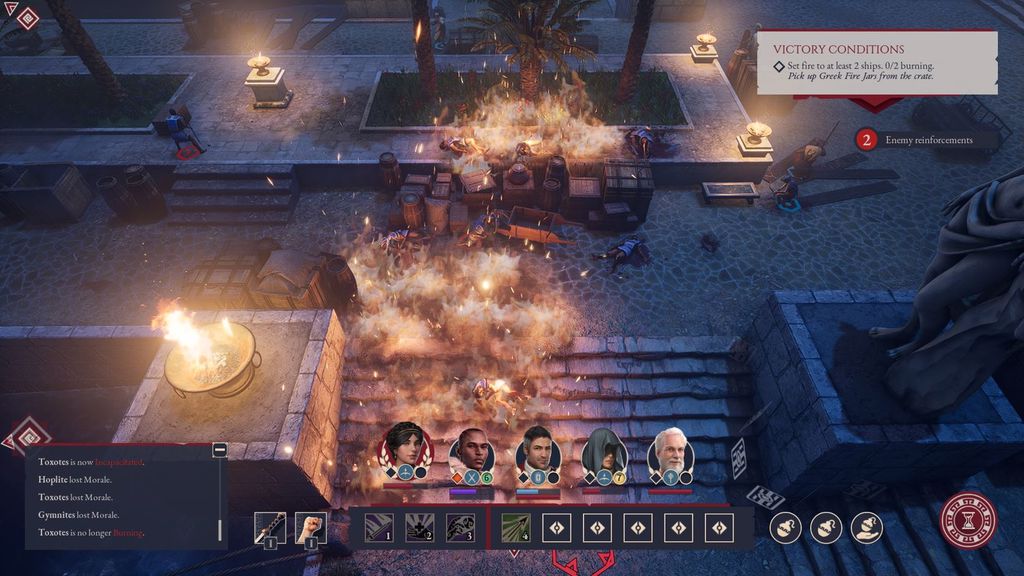Viewport: 1024px width, 576px height.
Task: Click the combat log scrollbar
Action: (219, 529)
